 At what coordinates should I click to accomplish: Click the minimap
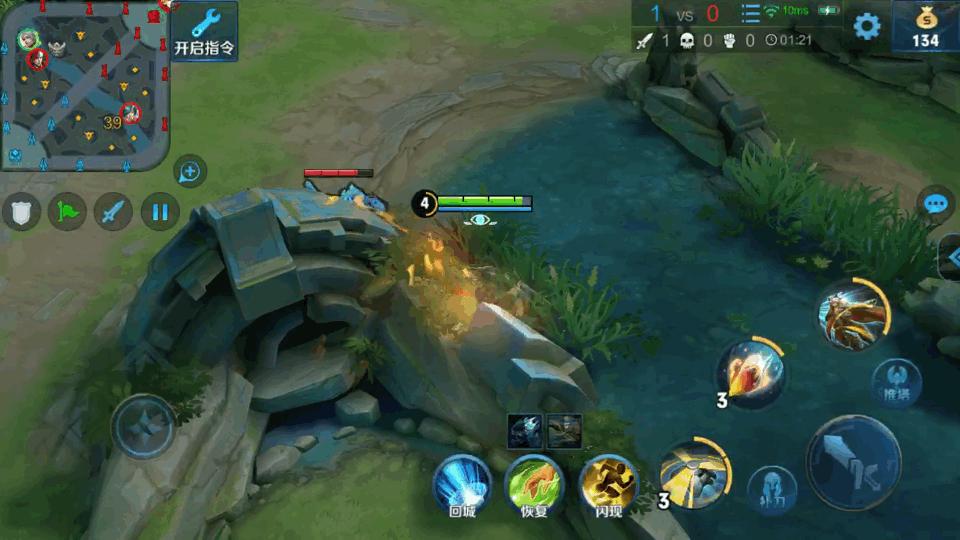coord(84,85)
